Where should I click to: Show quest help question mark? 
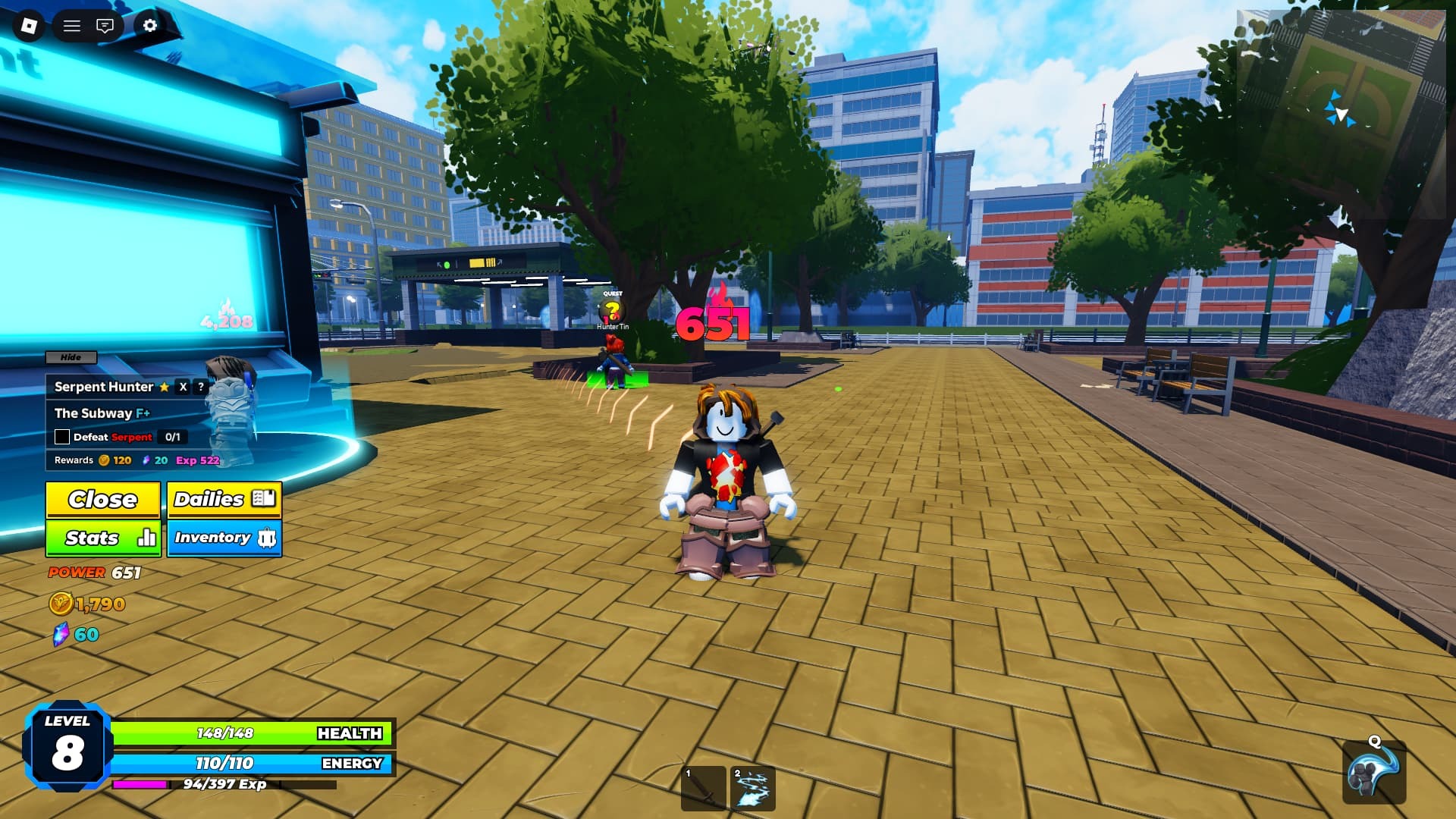coord(201,387)
